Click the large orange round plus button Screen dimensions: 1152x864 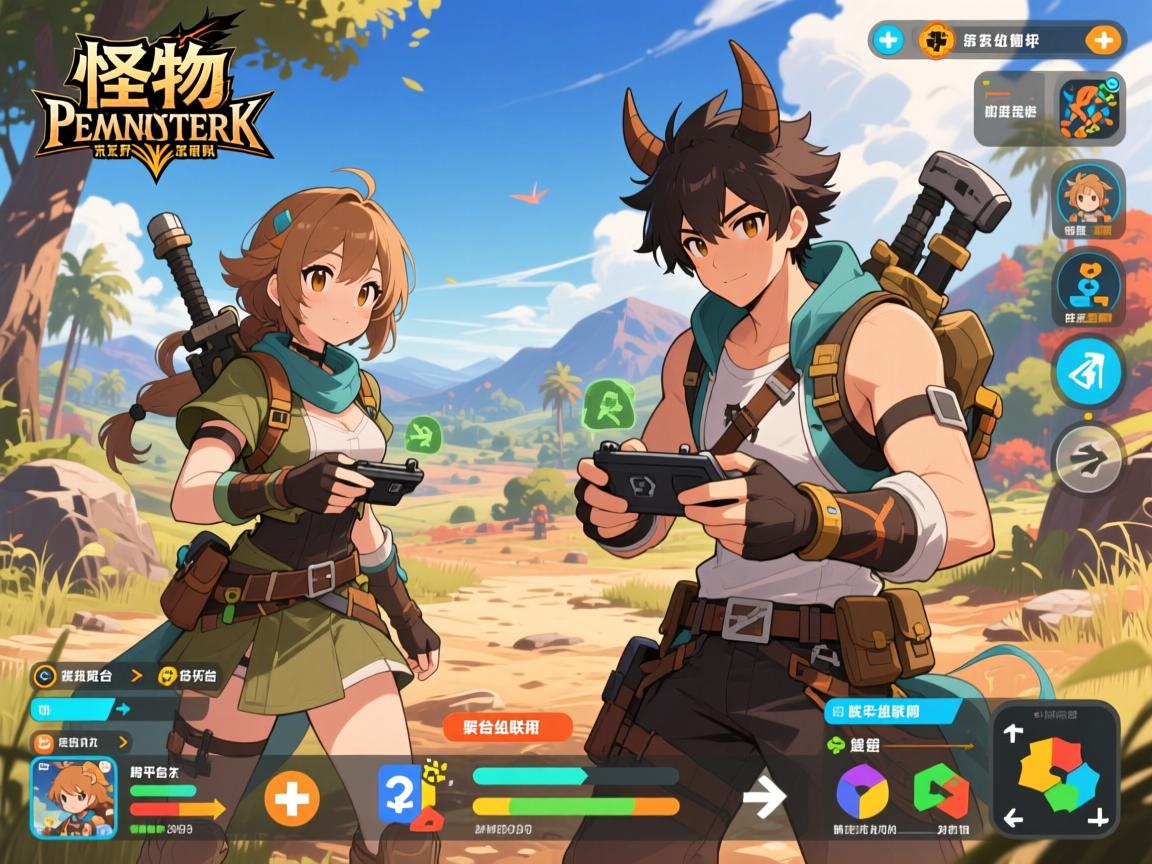pyautogui.click(x=292, y=800)
